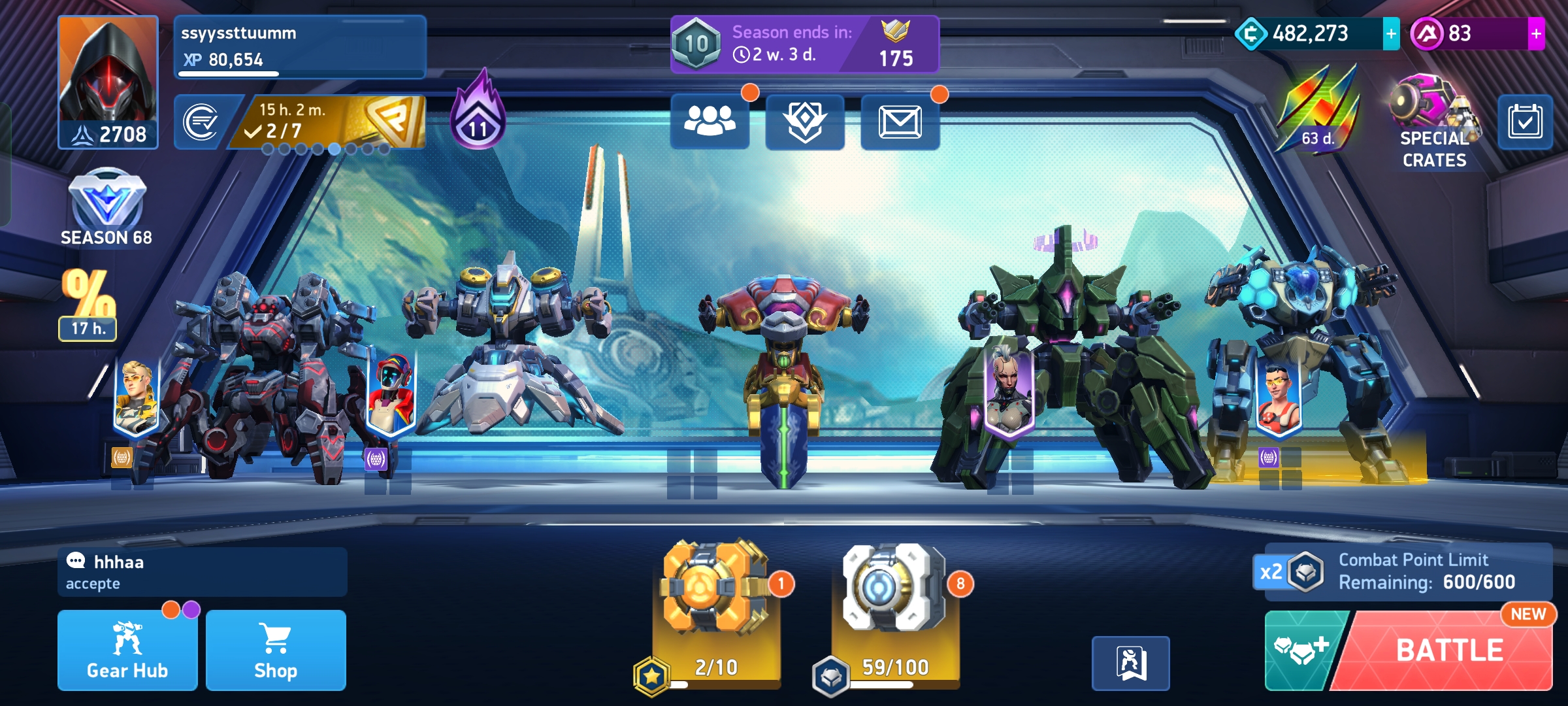Invite squad mates with the teal button

tap(1303, 650)
